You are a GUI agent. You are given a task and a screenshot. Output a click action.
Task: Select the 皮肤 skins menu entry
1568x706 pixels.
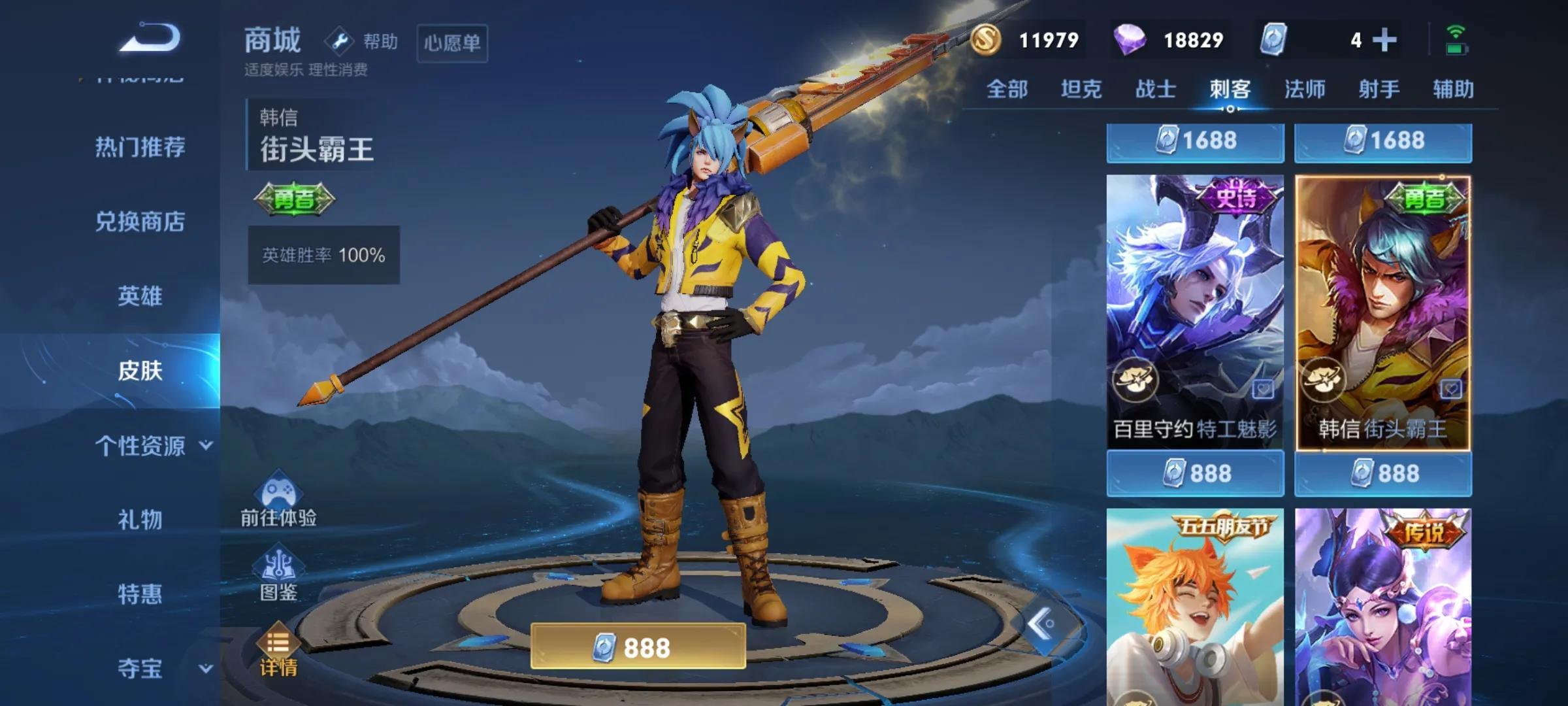[x=140, y=371]
